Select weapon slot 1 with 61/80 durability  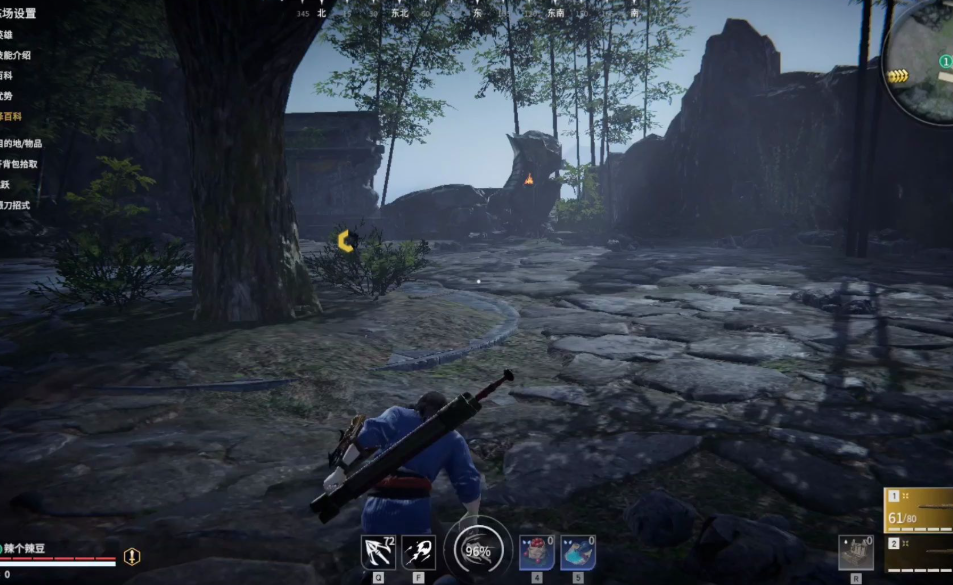point(919,510)
